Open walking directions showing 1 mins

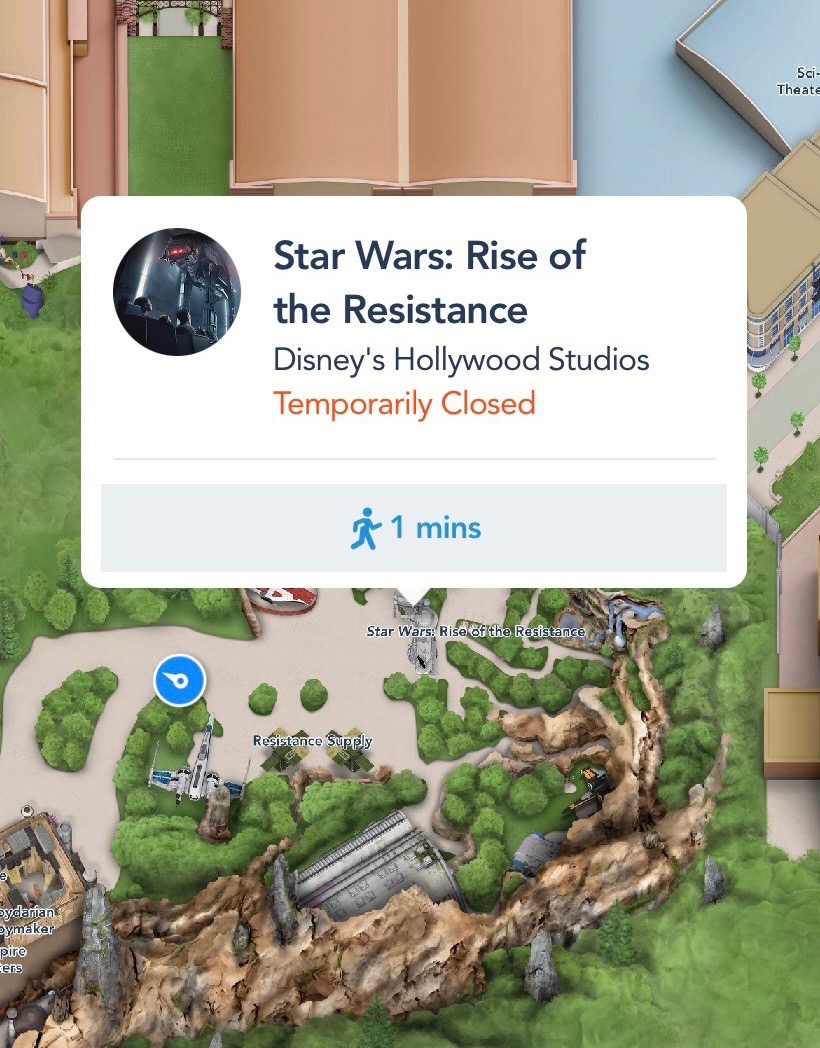pos(414,527)
